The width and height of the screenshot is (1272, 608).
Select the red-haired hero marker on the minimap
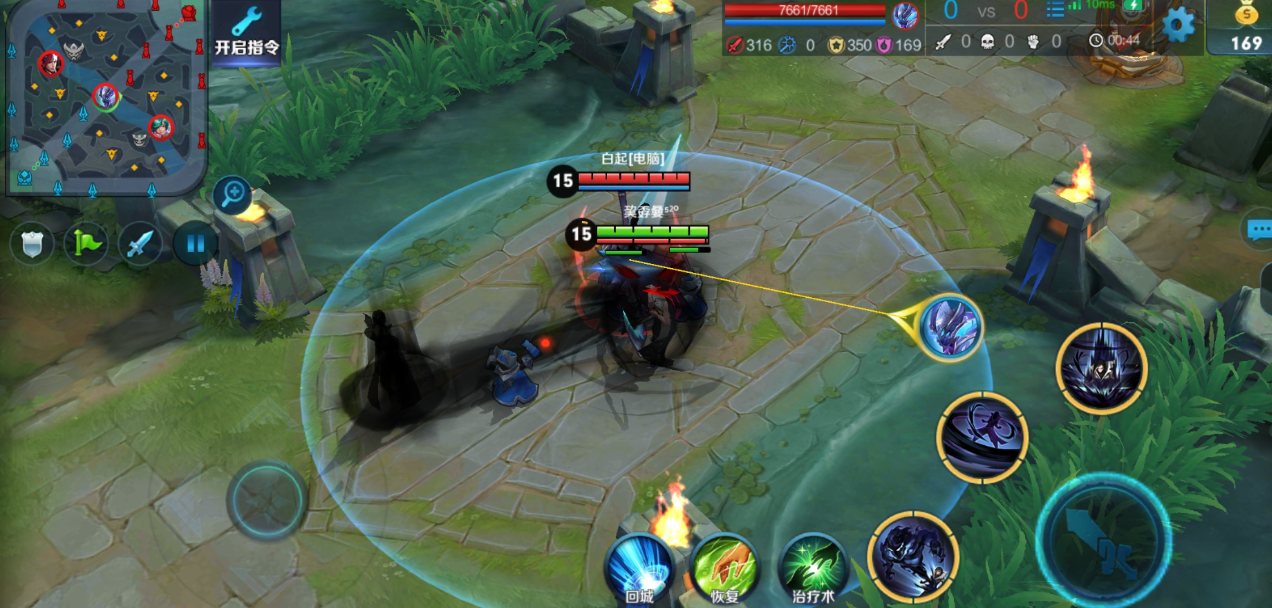coord(50,64)
